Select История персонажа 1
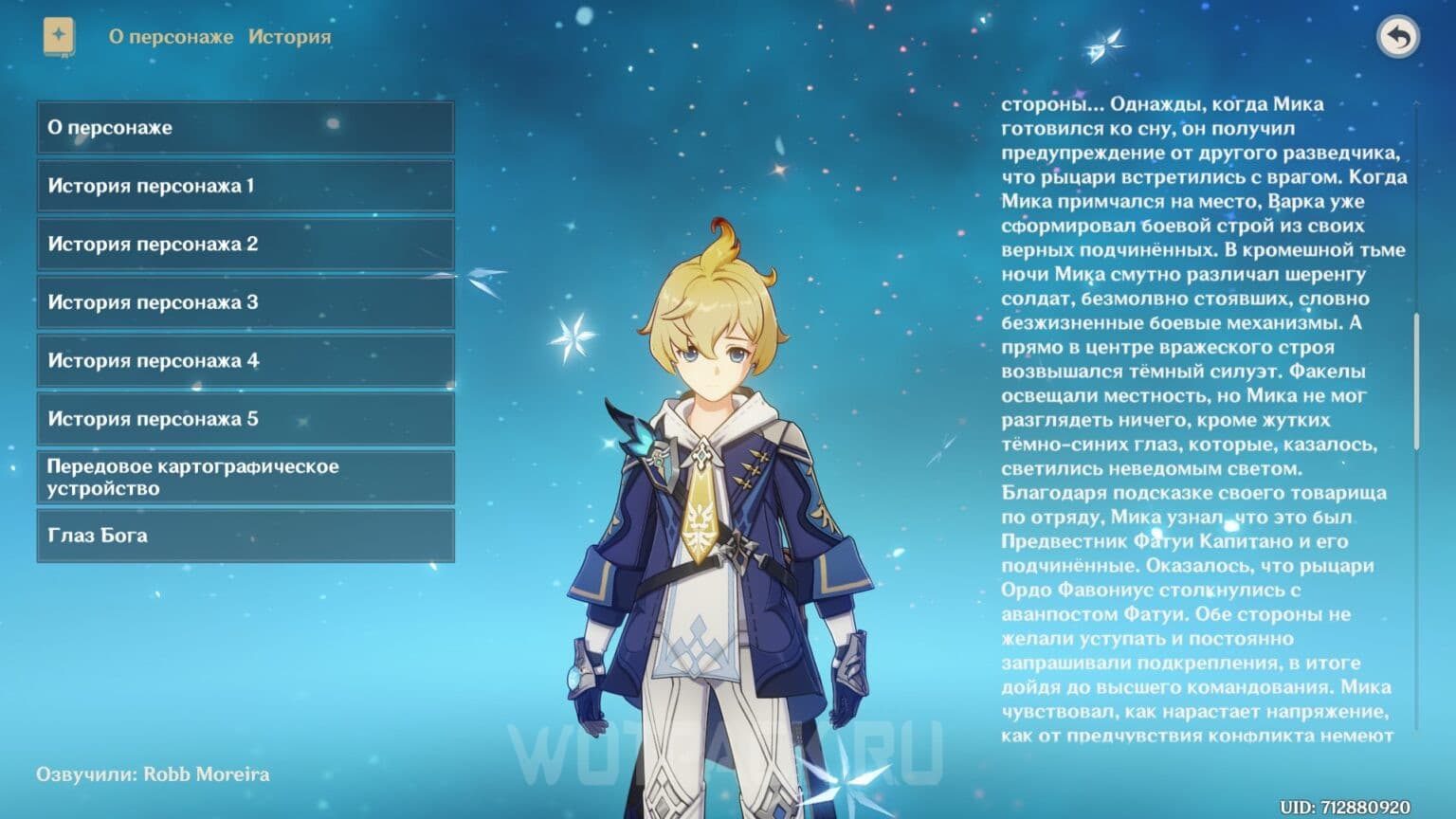 [x=245, y=186]
